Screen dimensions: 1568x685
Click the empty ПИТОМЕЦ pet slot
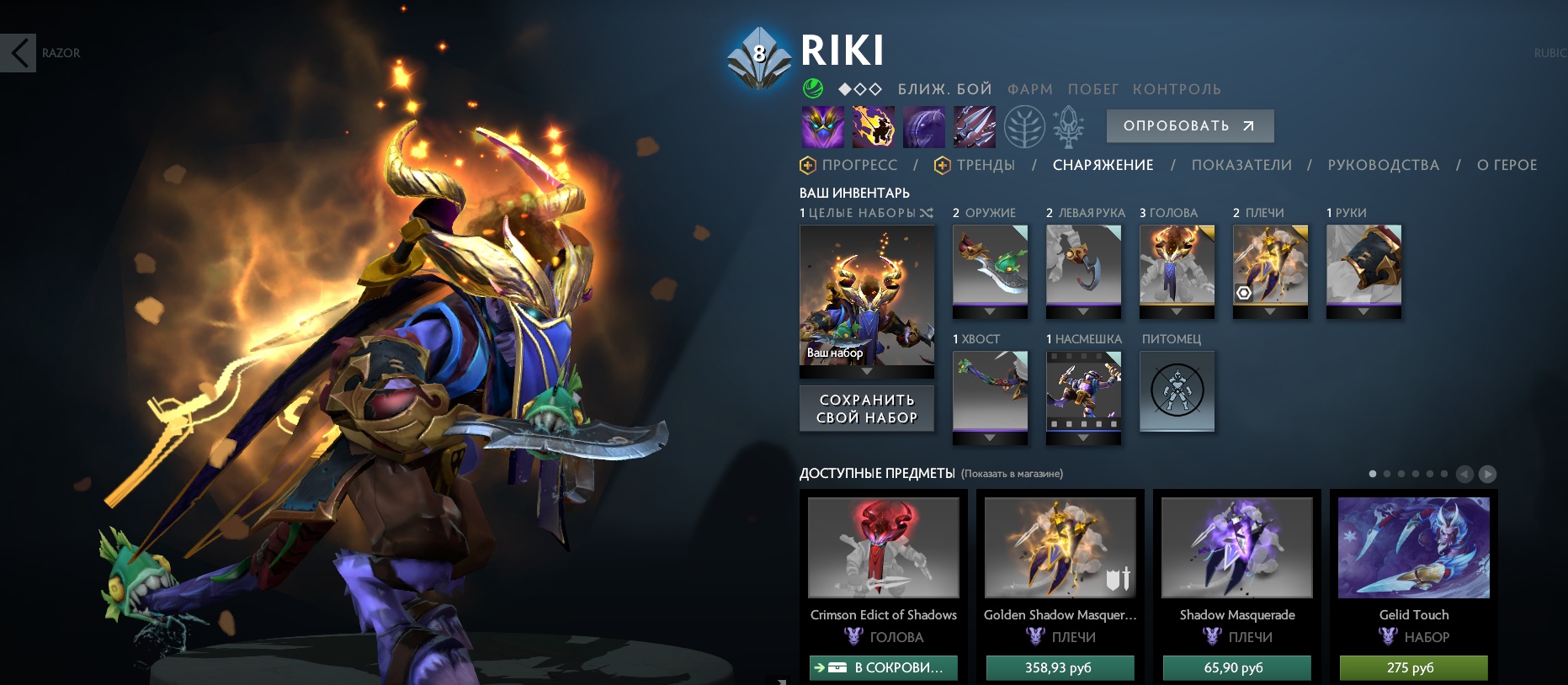[x=1177, y=390]
